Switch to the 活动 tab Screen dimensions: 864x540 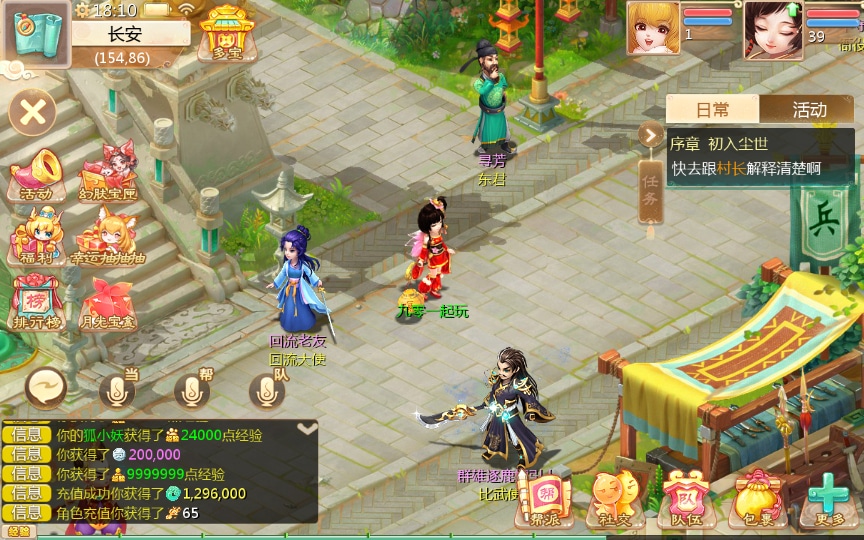tap(809, 109)
